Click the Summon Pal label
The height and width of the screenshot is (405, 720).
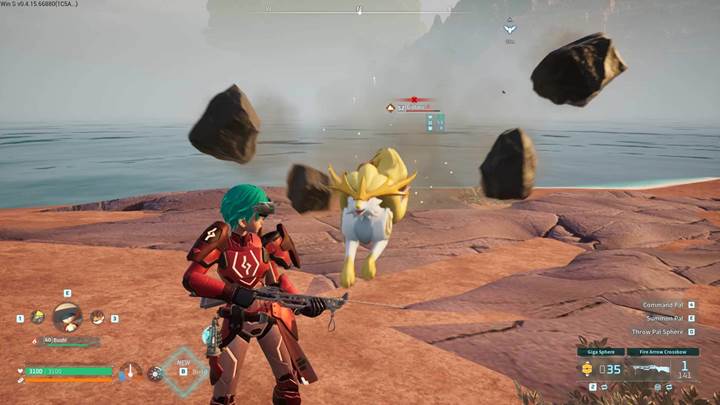tap(664, 318)
